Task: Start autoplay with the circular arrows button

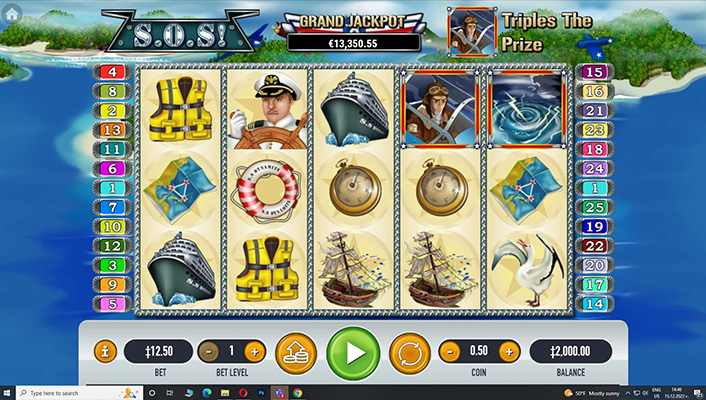Action: [x=409, y=352]
